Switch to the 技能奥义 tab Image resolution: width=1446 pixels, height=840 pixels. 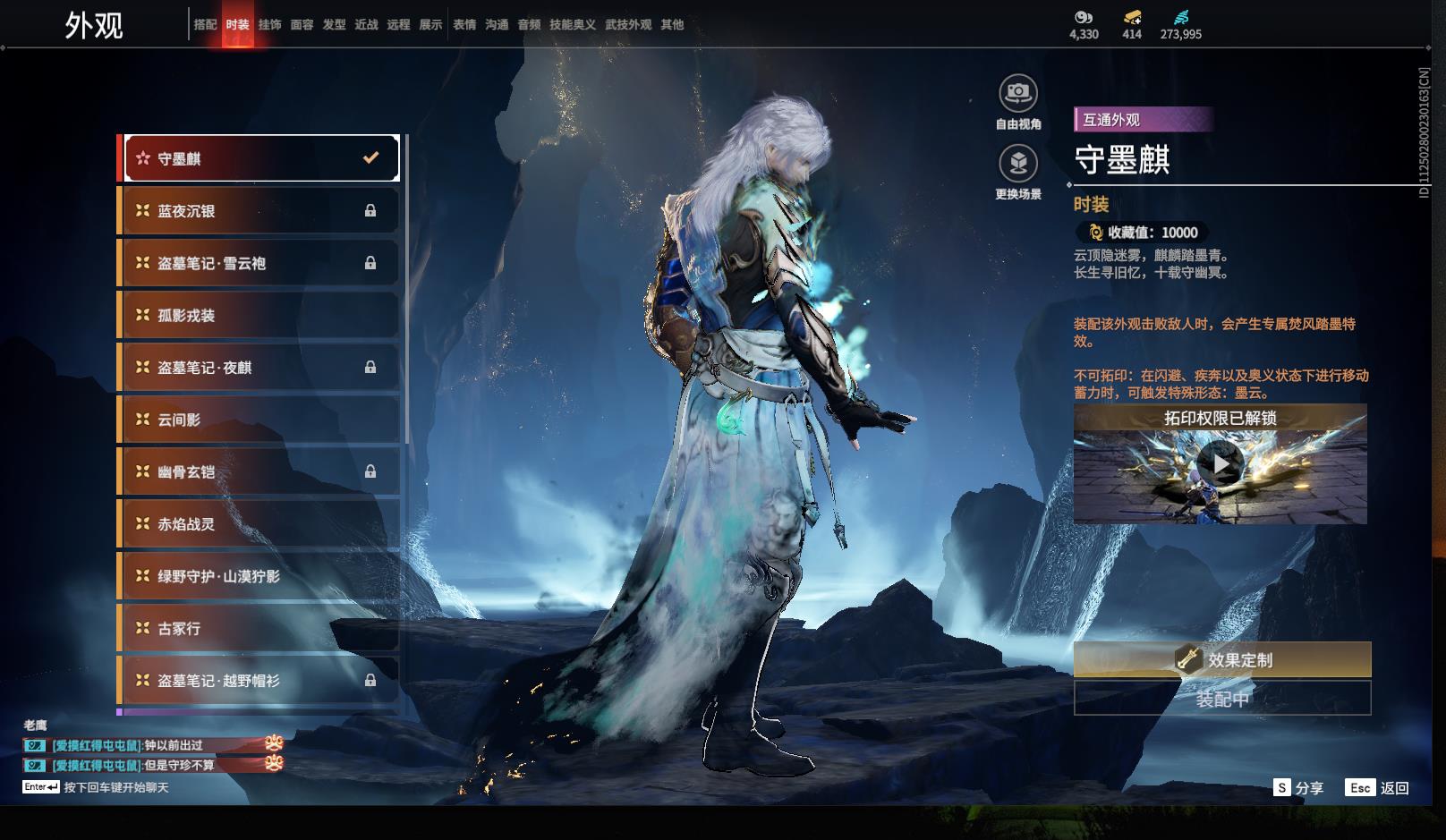tap(572, 25)
